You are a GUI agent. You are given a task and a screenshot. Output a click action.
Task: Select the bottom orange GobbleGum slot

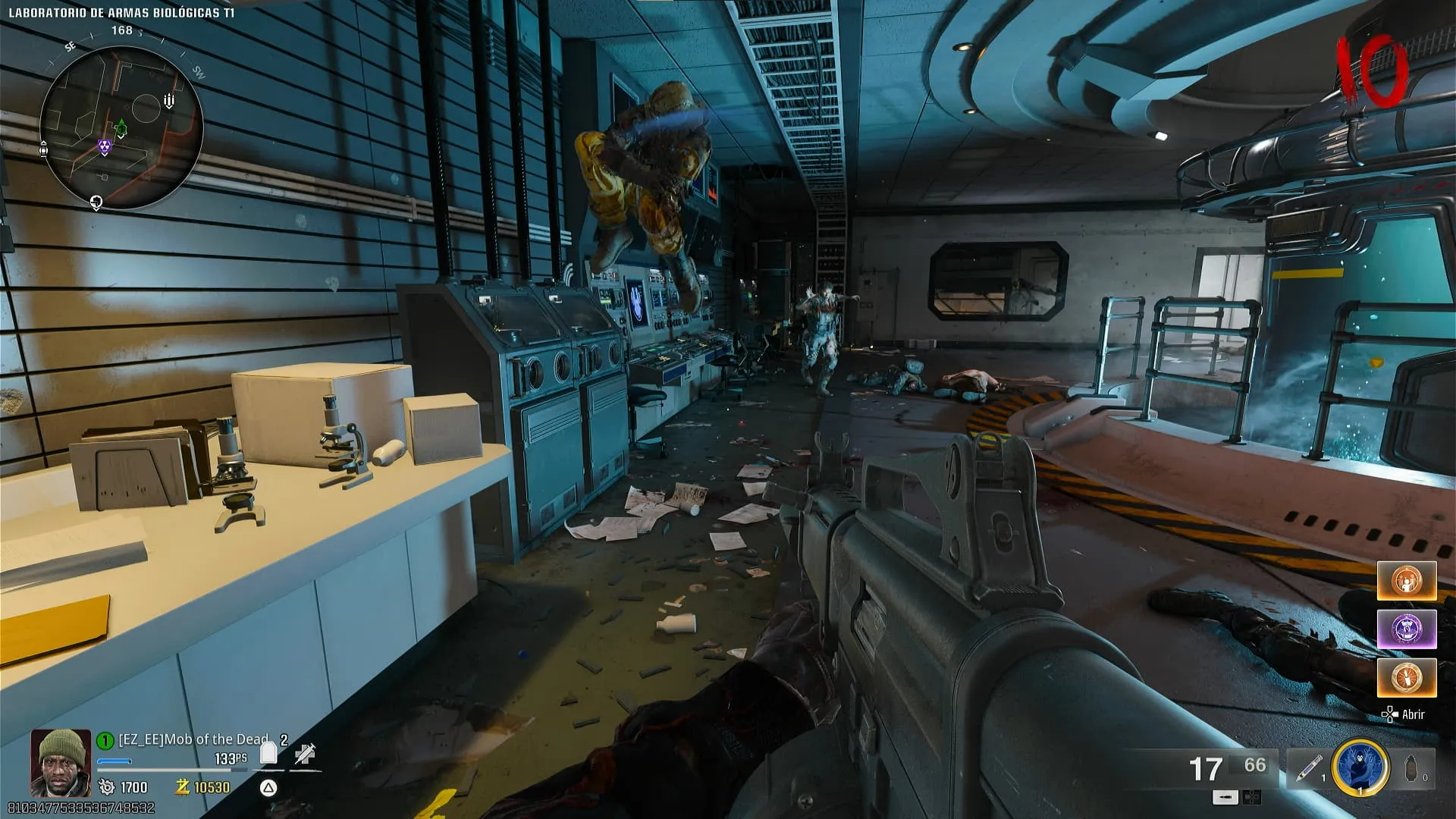pos(1407,677)
